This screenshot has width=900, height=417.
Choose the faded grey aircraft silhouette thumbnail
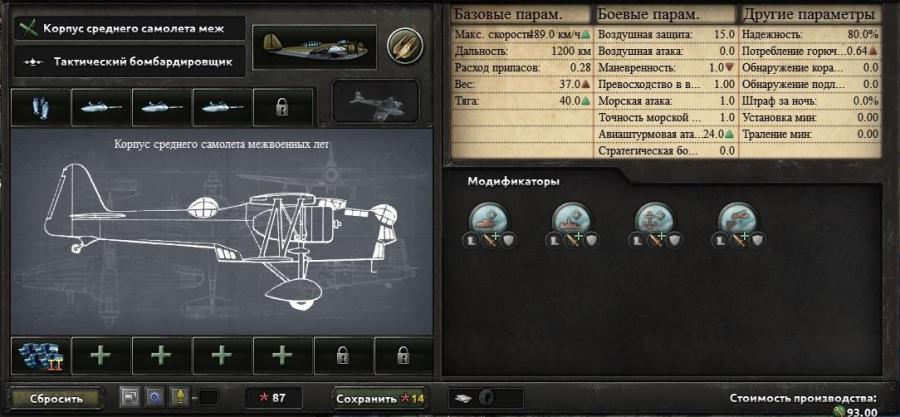(382, 104)
